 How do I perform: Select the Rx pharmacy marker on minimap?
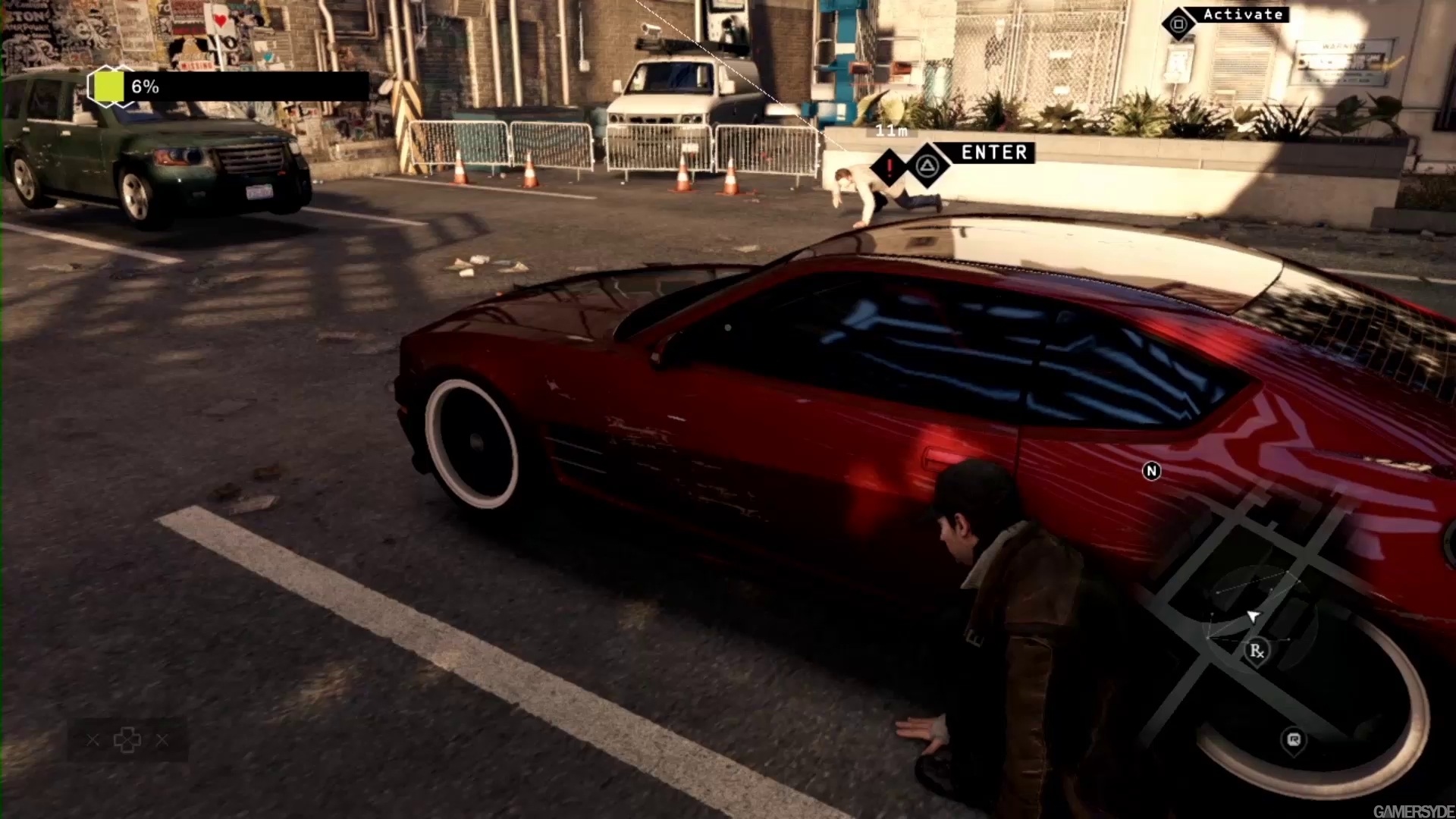1257,651
